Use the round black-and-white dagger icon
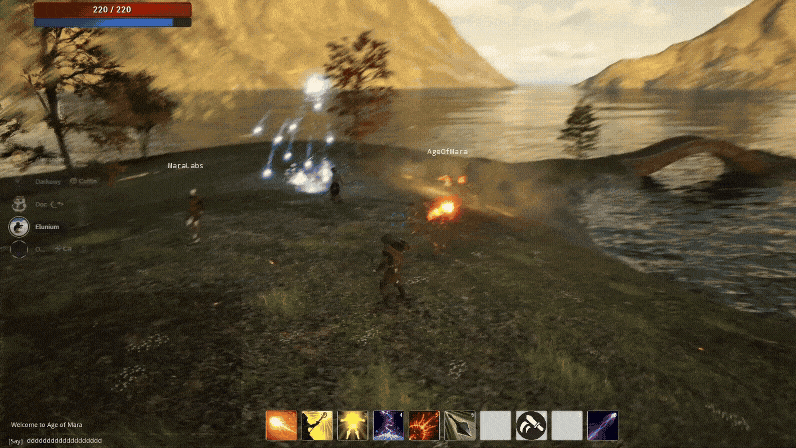 (531, 425)
